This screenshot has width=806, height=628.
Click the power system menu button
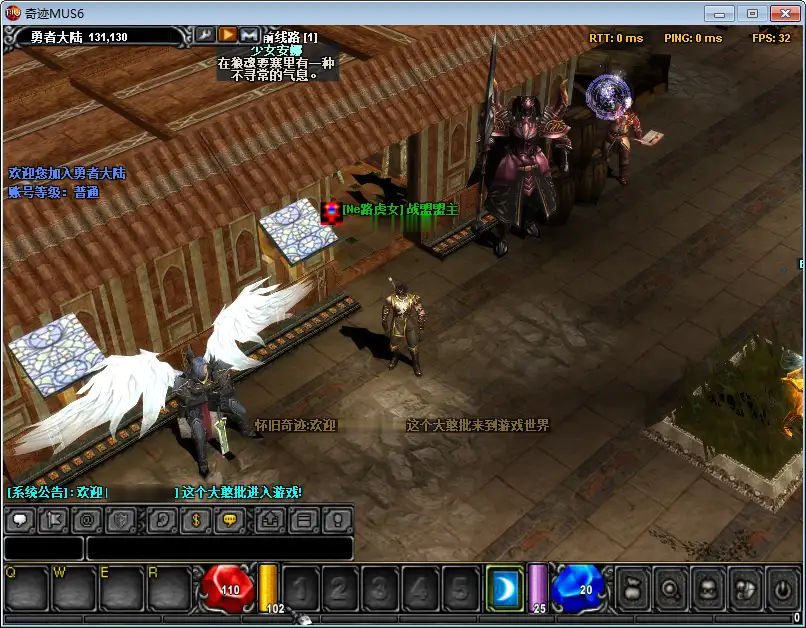(x=782, y=588)
